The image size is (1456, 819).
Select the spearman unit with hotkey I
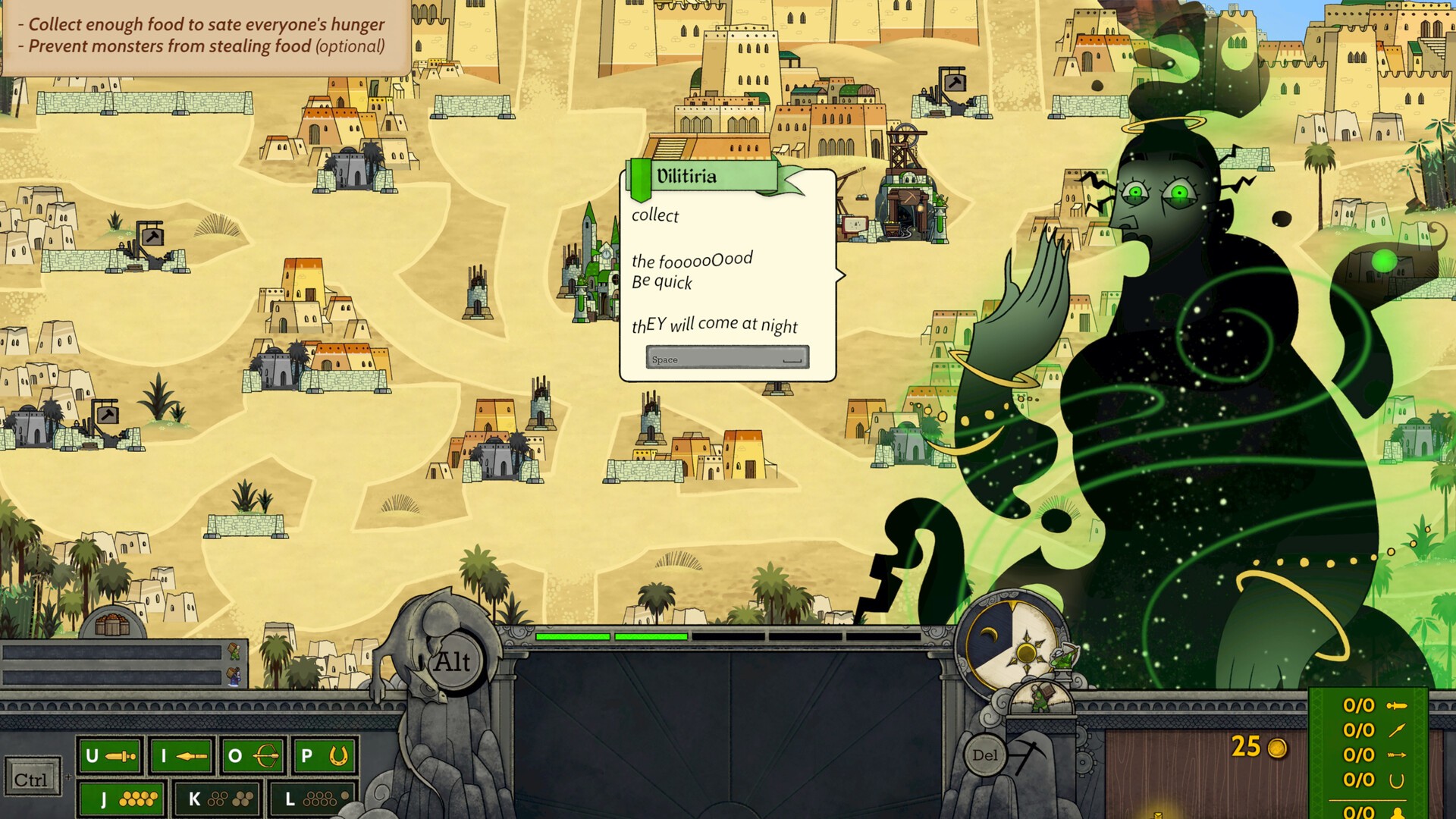(180, 755)
